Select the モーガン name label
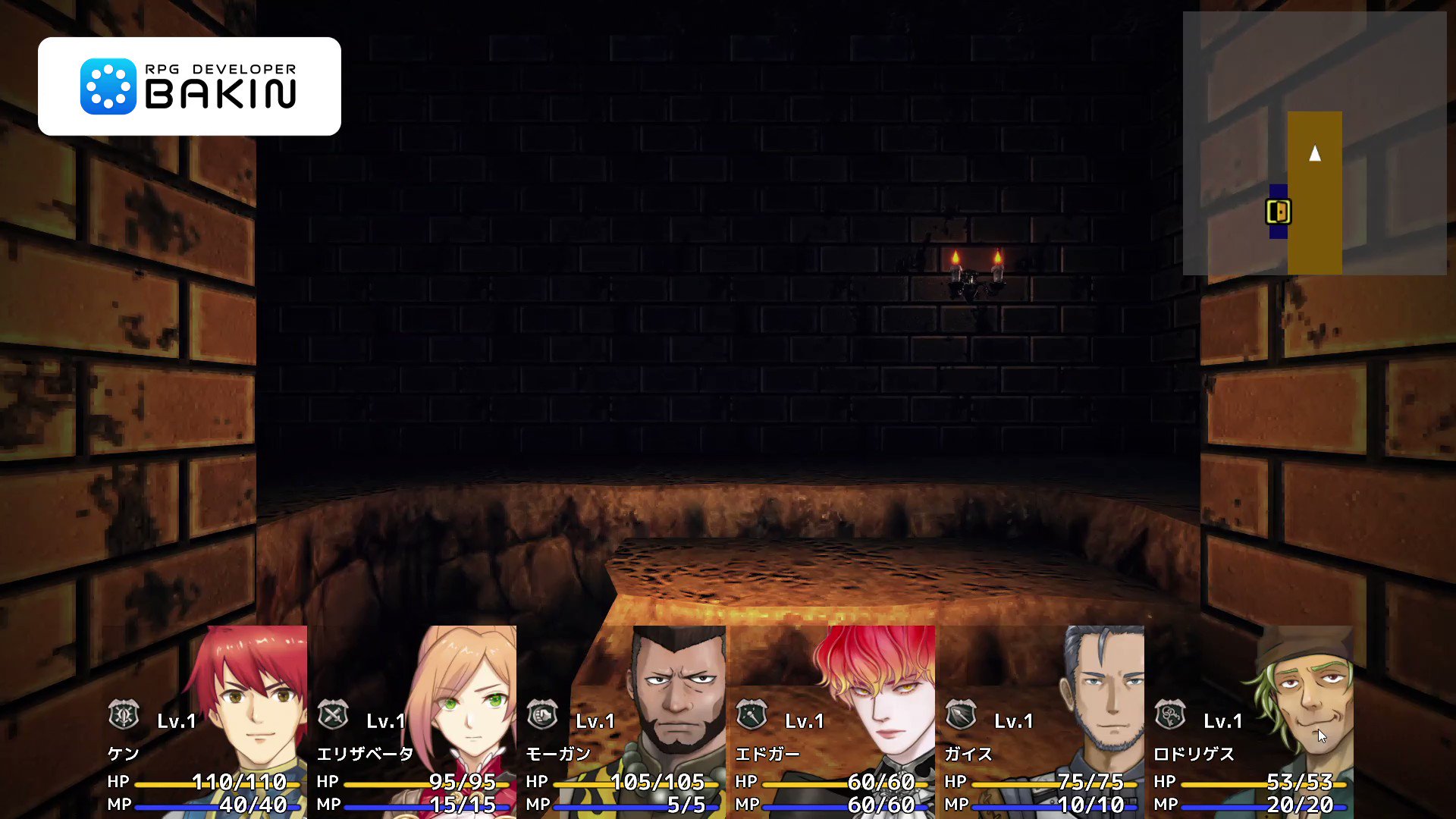 pos(559,755)
